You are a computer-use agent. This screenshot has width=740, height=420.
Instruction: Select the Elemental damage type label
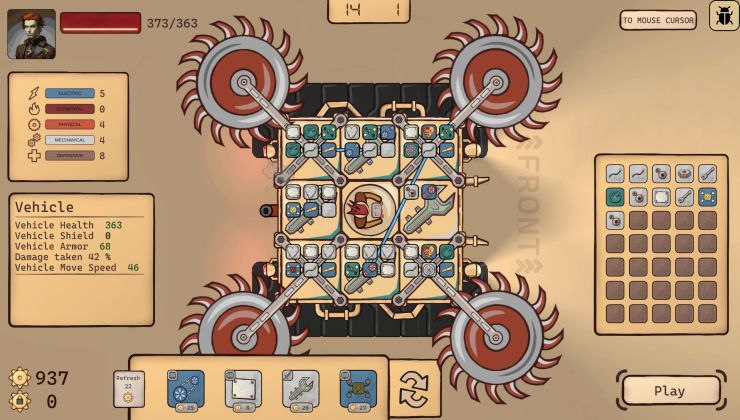coord(70,109)
